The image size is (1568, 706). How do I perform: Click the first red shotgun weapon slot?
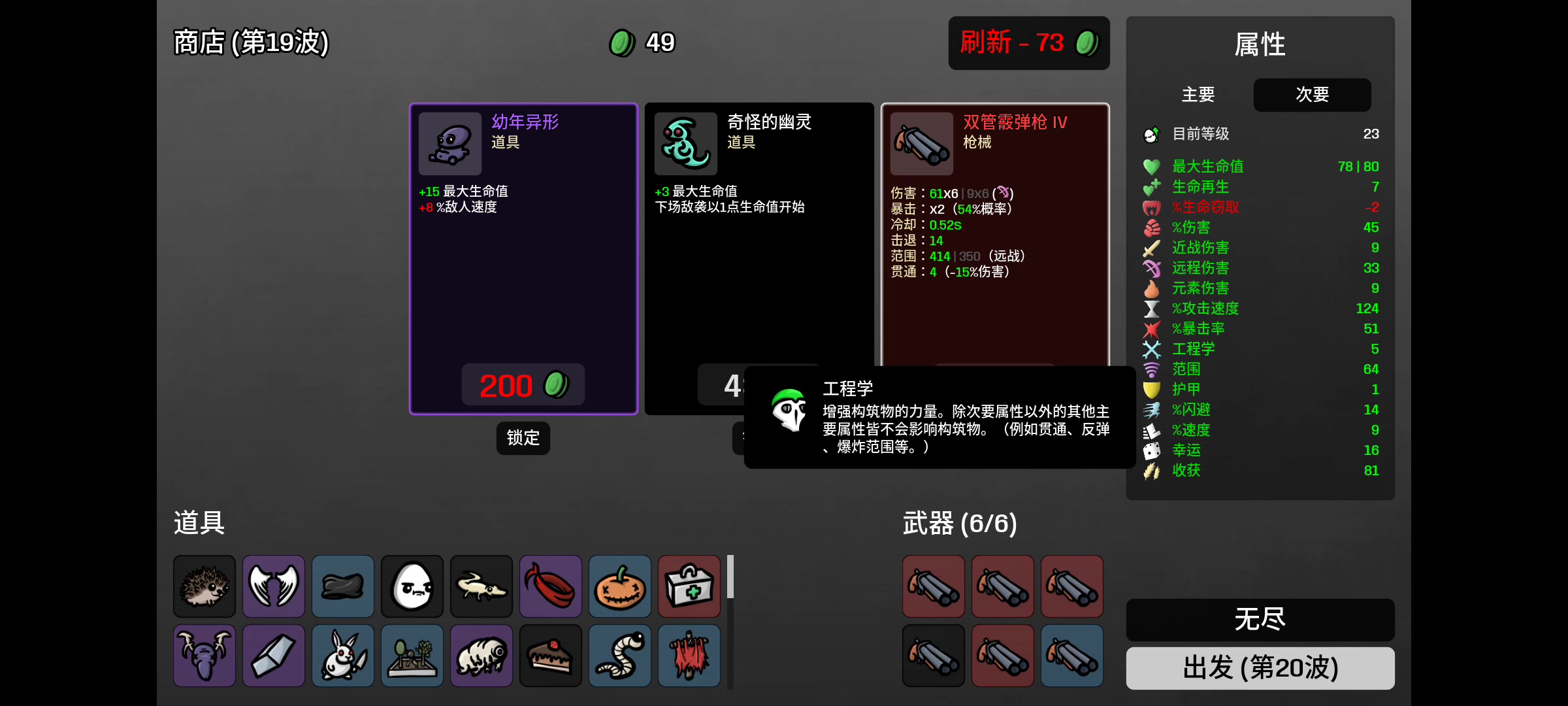933,586
